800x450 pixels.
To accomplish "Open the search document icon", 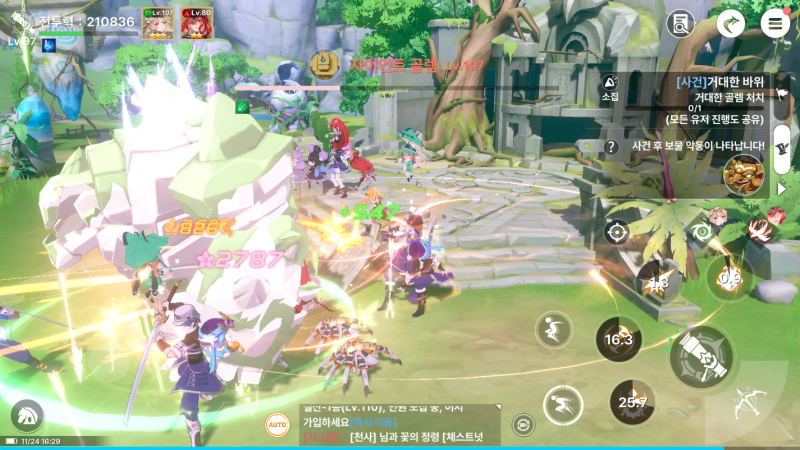I will 682,23.
